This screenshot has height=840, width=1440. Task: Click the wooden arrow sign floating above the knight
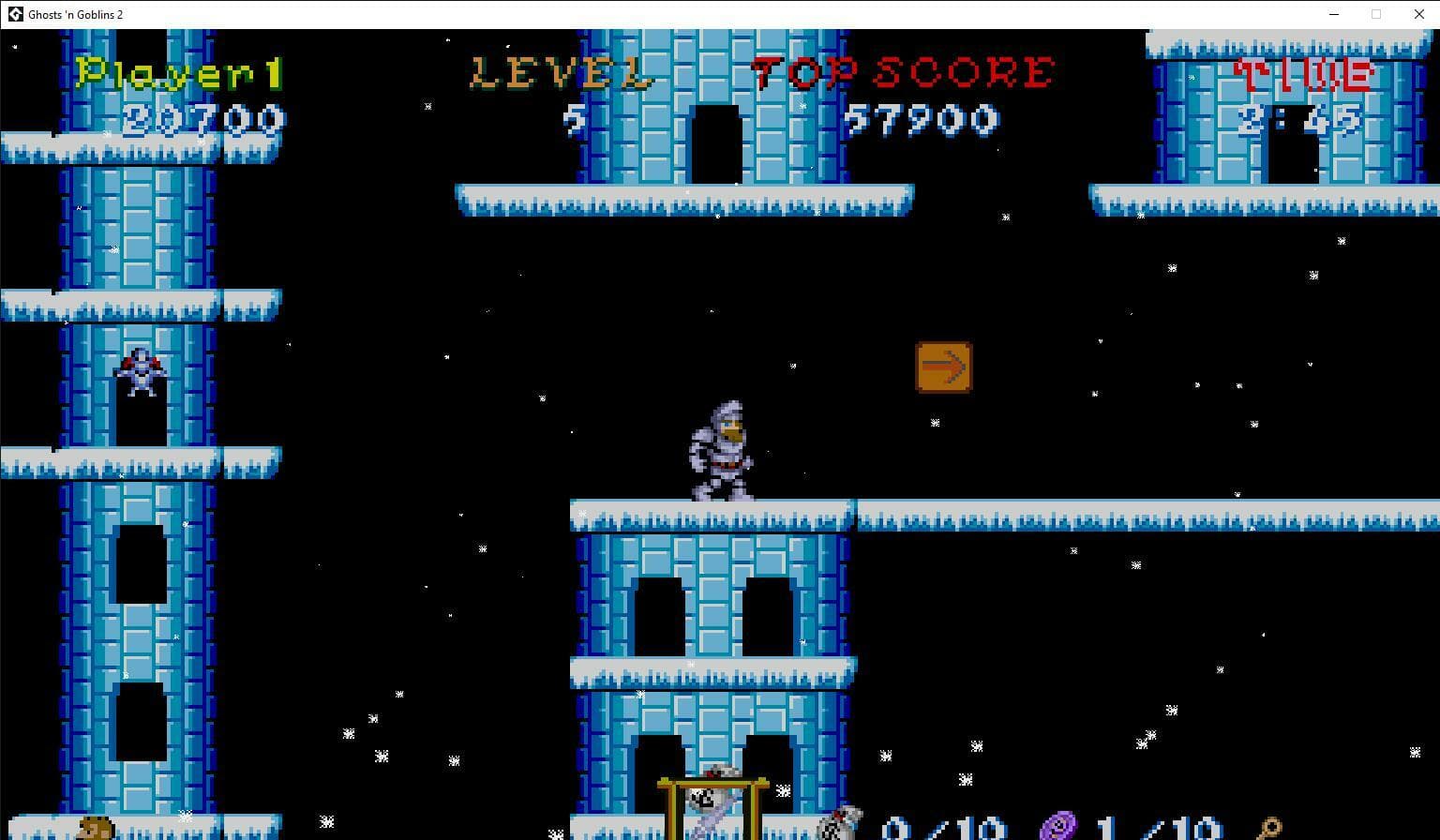tap(943, 366)
